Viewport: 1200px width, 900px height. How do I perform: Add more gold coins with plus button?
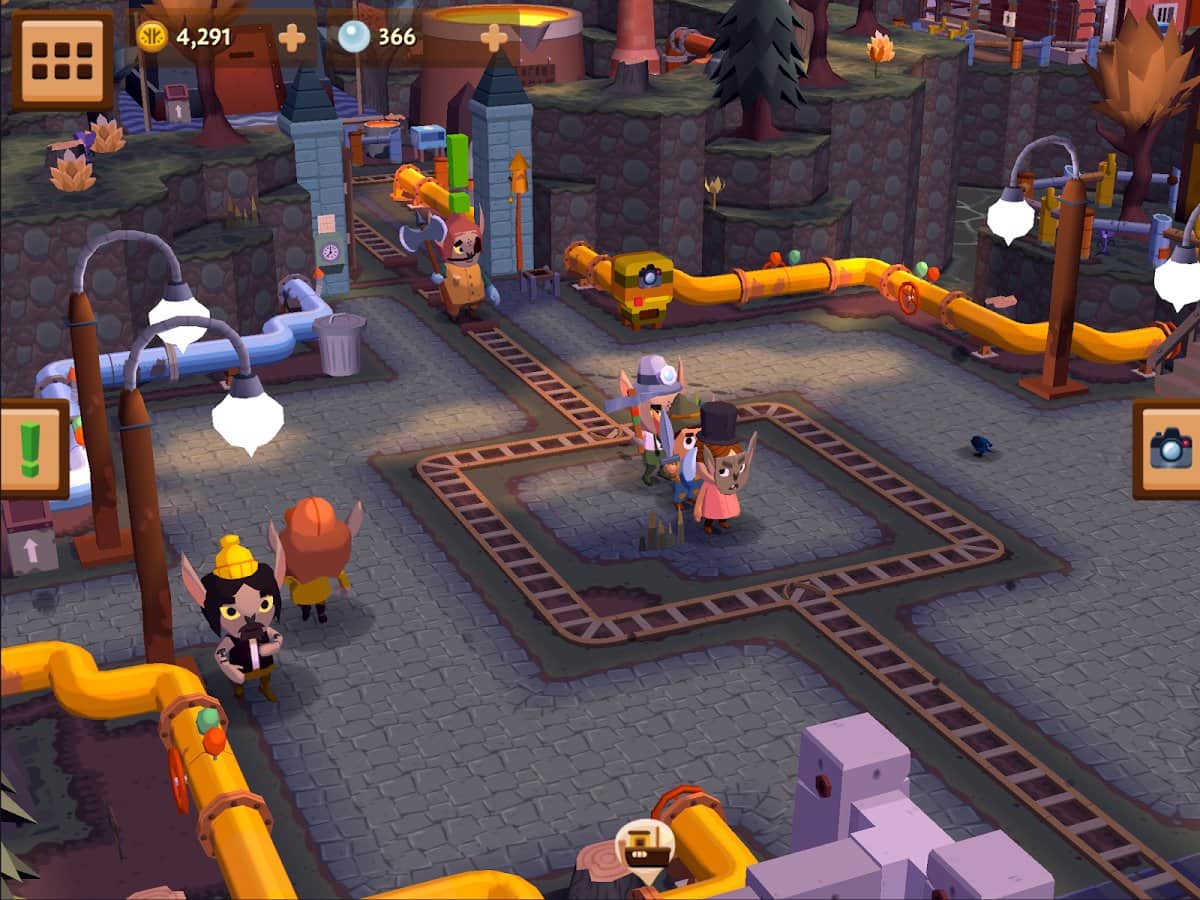point(292,38)
